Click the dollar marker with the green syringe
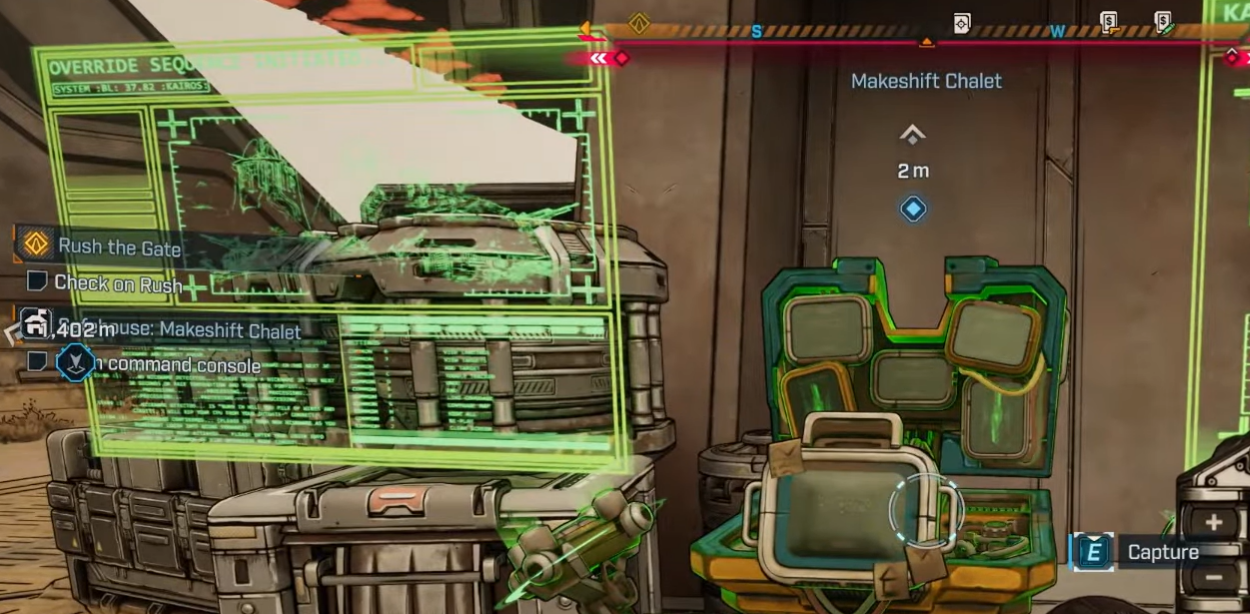Viewport: 1250px width, 614px height. tap(1163, 22)
